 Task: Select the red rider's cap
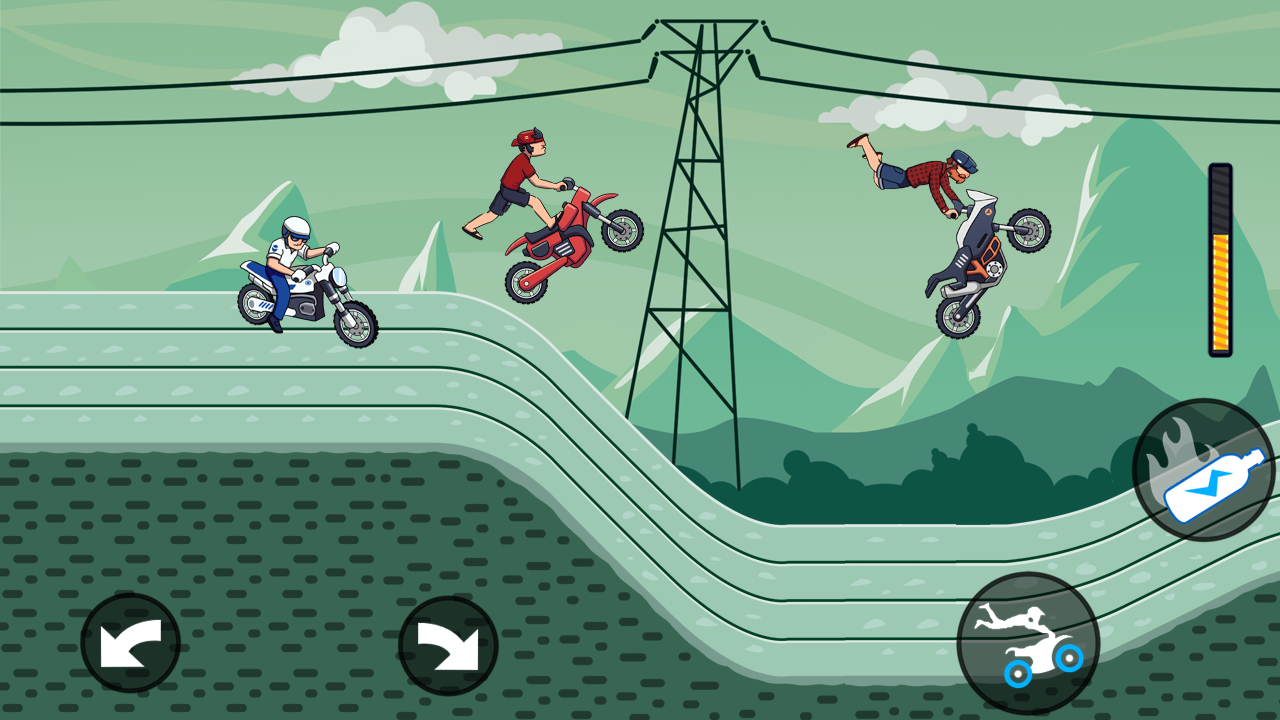tap(527, 135)
